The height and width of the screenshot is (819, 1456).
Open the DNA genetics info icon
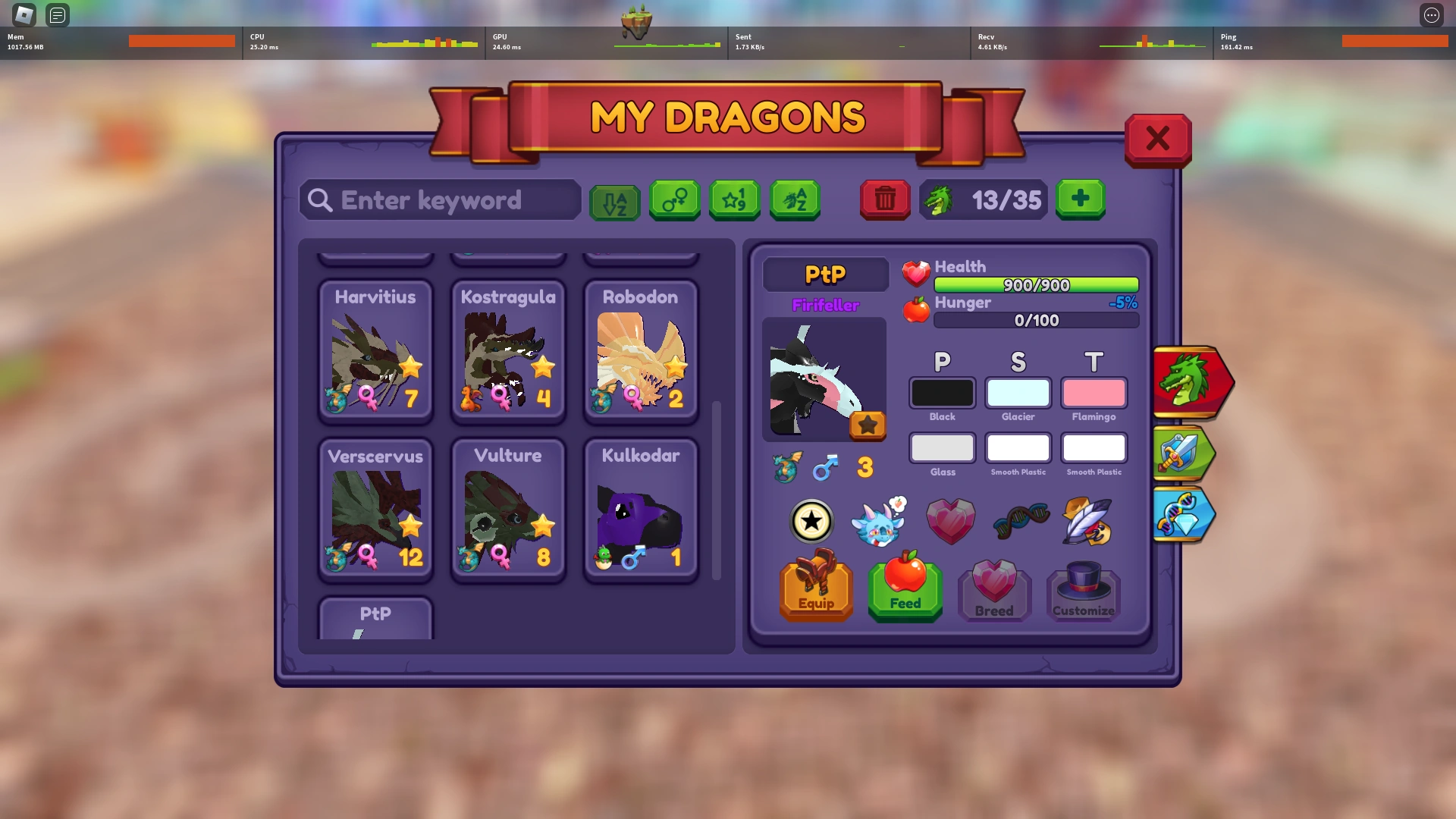[1019, 520]
